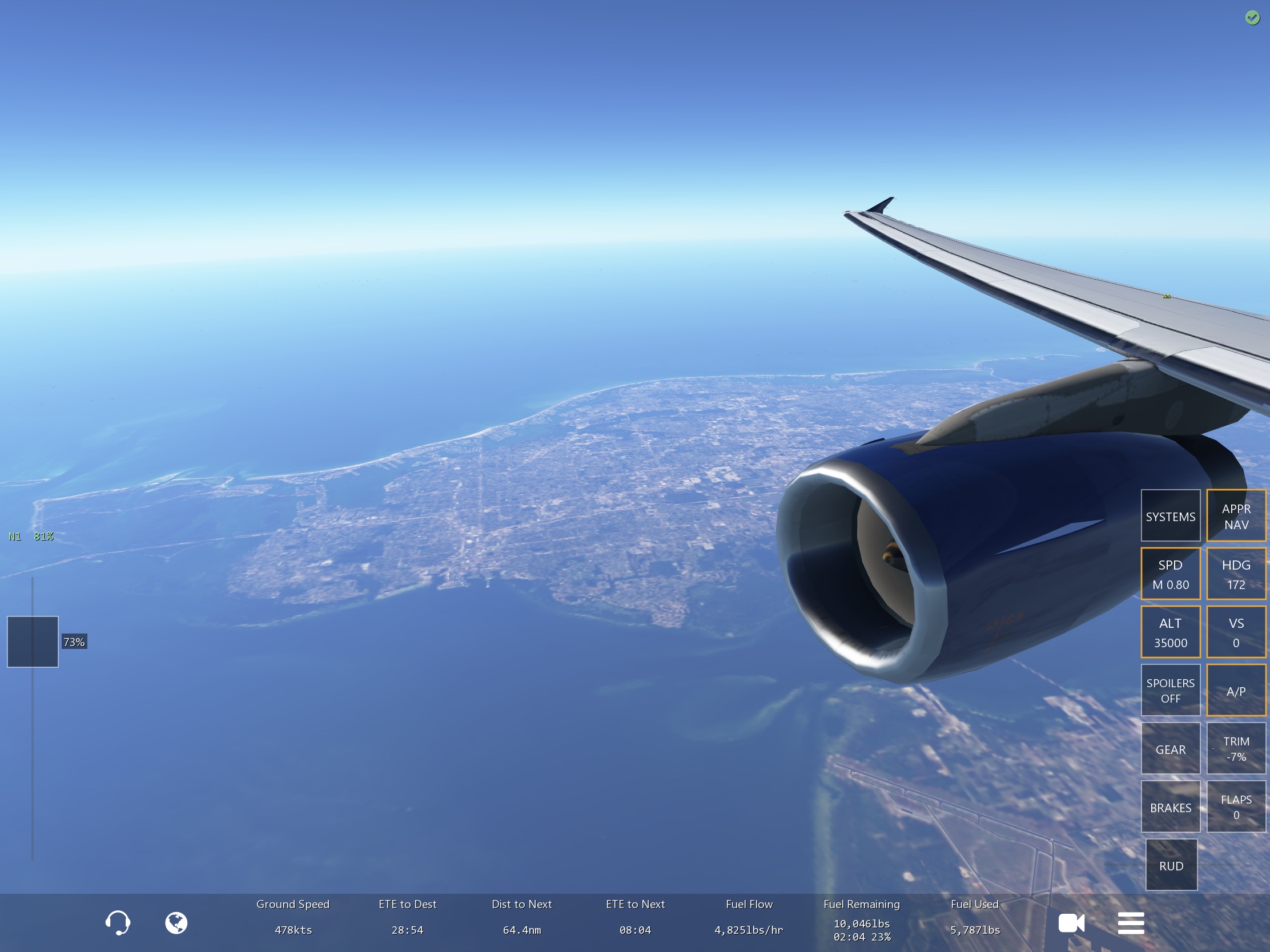Activate the ALT 35000 altitude button

[x=1170, y=632]
